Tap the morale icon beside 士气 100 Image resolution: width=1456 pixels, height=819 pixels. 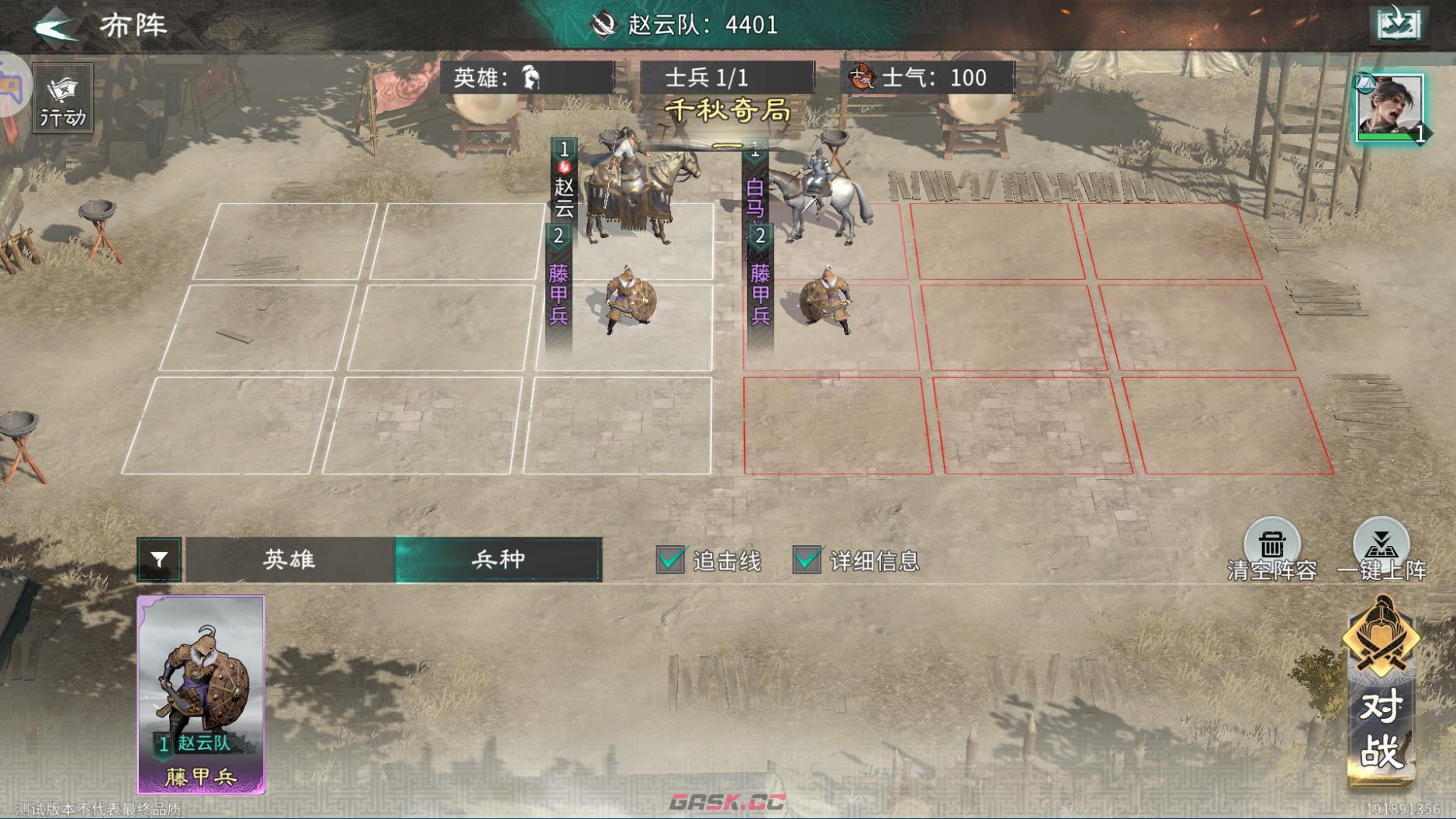coord(863,77)
